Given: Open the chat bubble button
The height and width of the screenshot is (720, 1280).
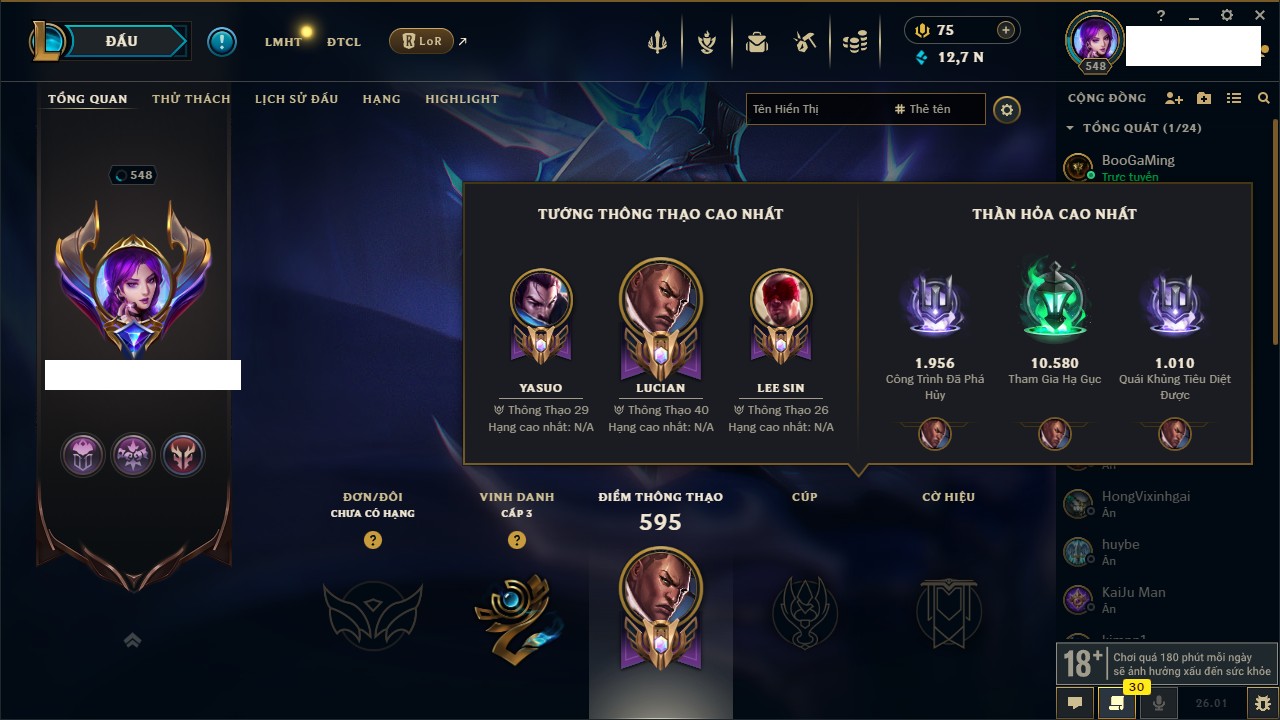Looking at the screenshot, I should (1075, 703).
